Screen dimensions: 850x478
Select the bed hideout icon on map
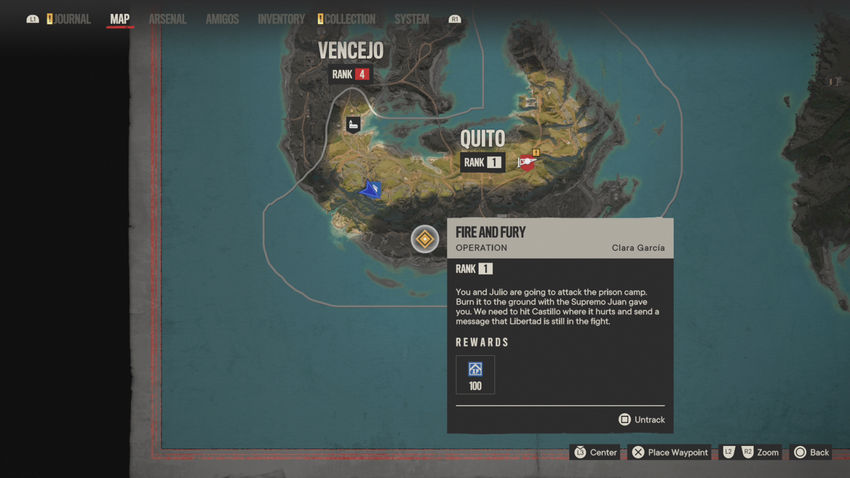pos(353,124)
